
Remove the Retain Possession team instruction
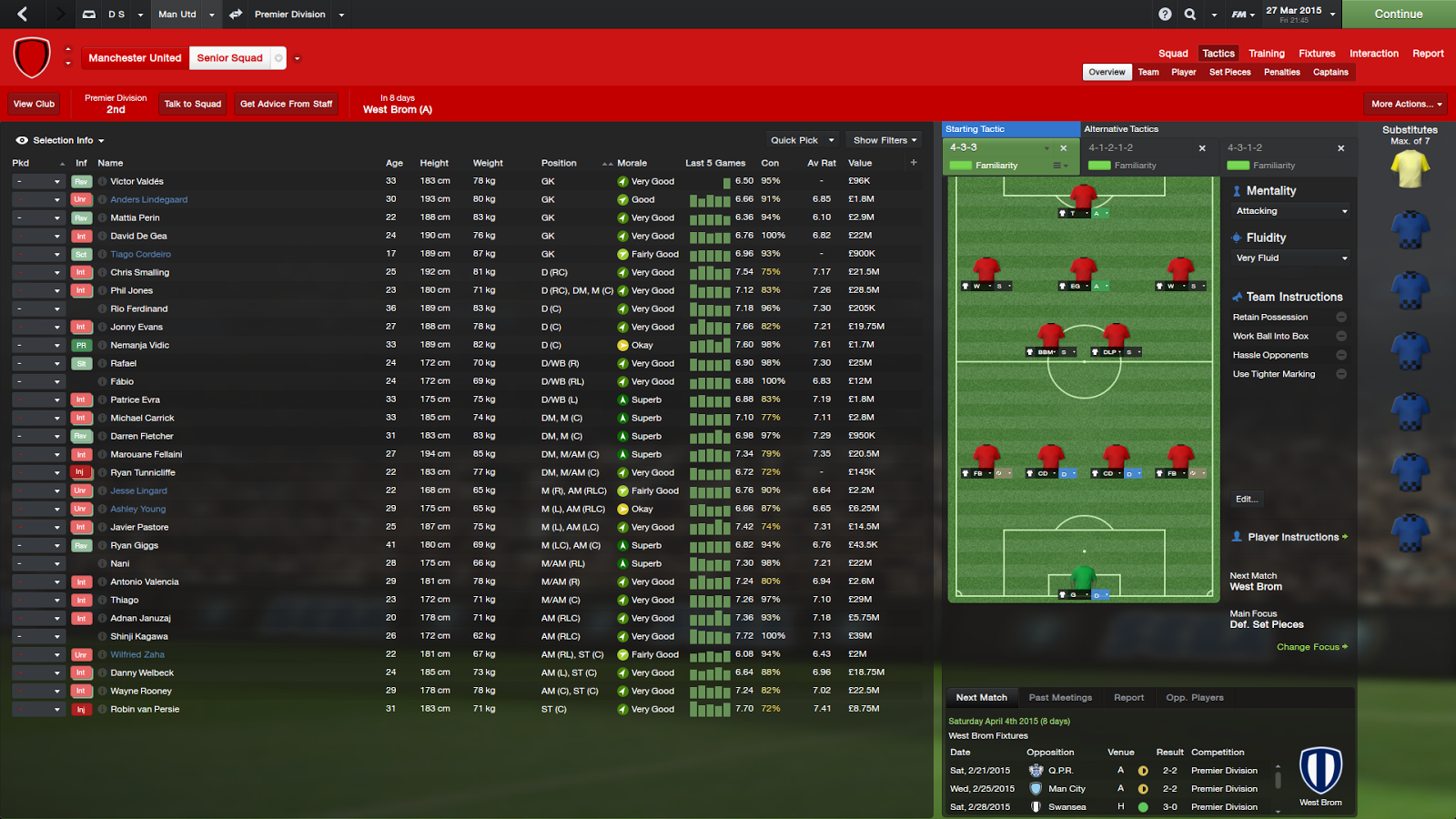pyautogui.click(x=1341, y=317)
